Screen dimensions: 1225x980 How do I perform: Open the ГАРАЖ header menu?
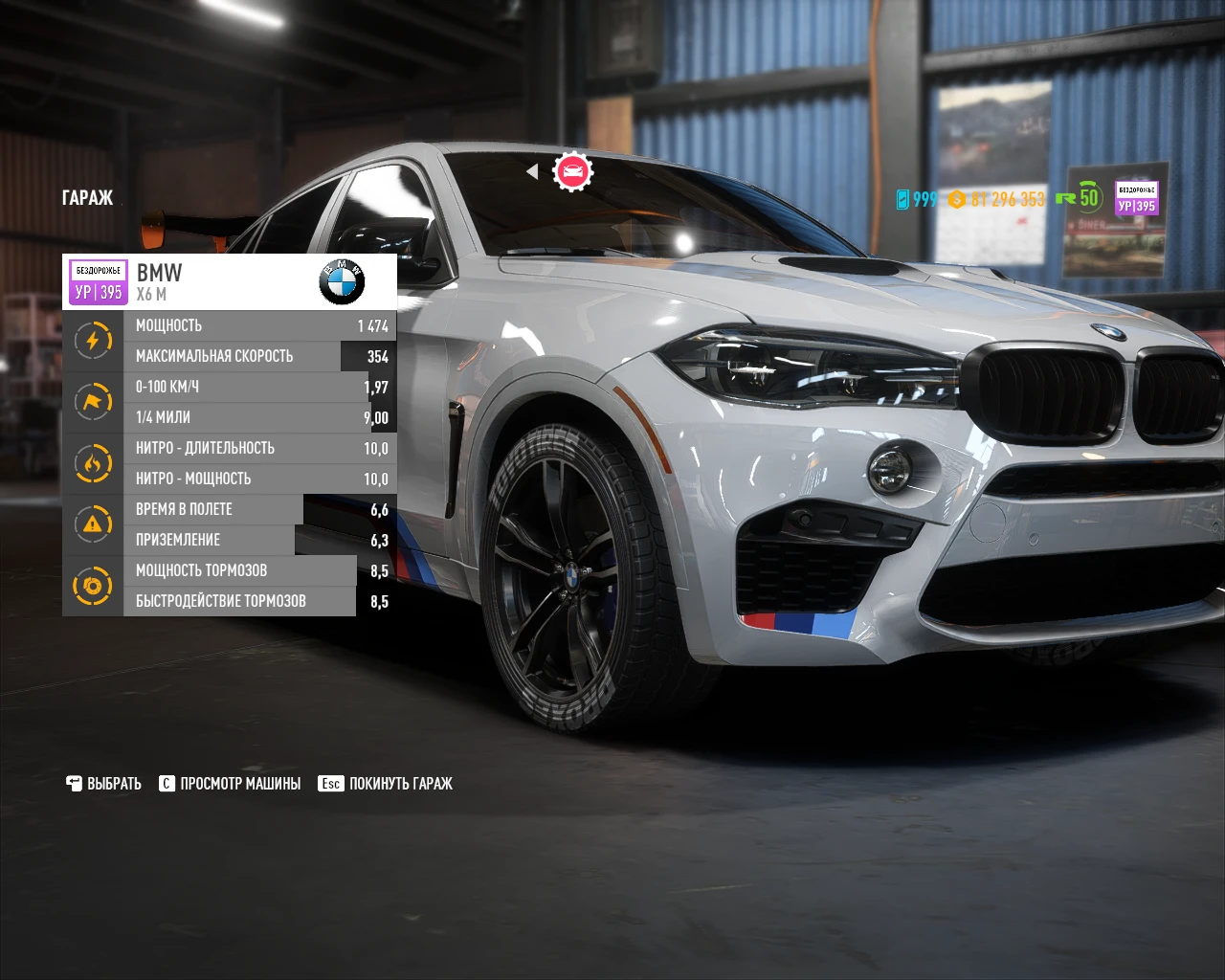coord(87,198)
